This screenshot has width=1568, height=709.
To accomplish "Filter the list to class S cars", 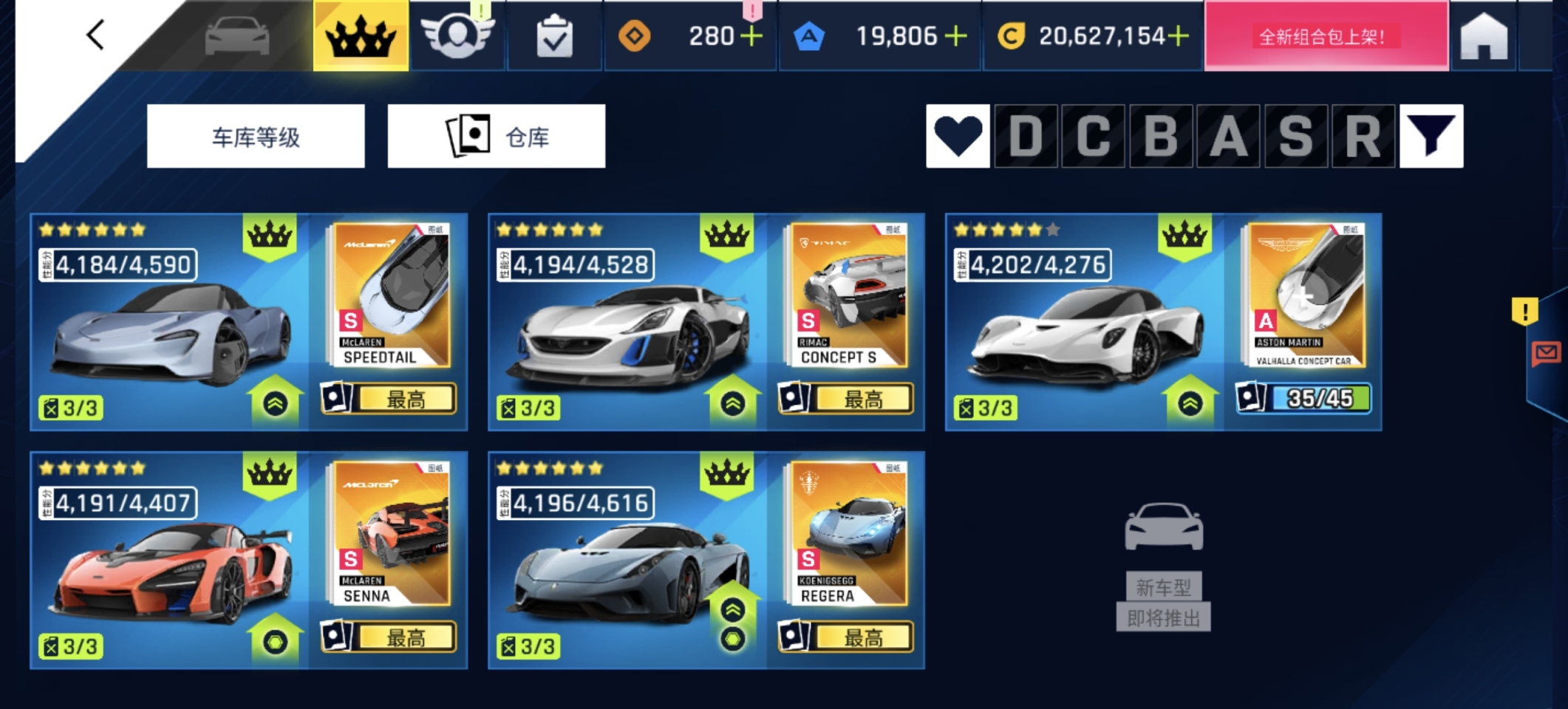I will tap(1295, 137).
